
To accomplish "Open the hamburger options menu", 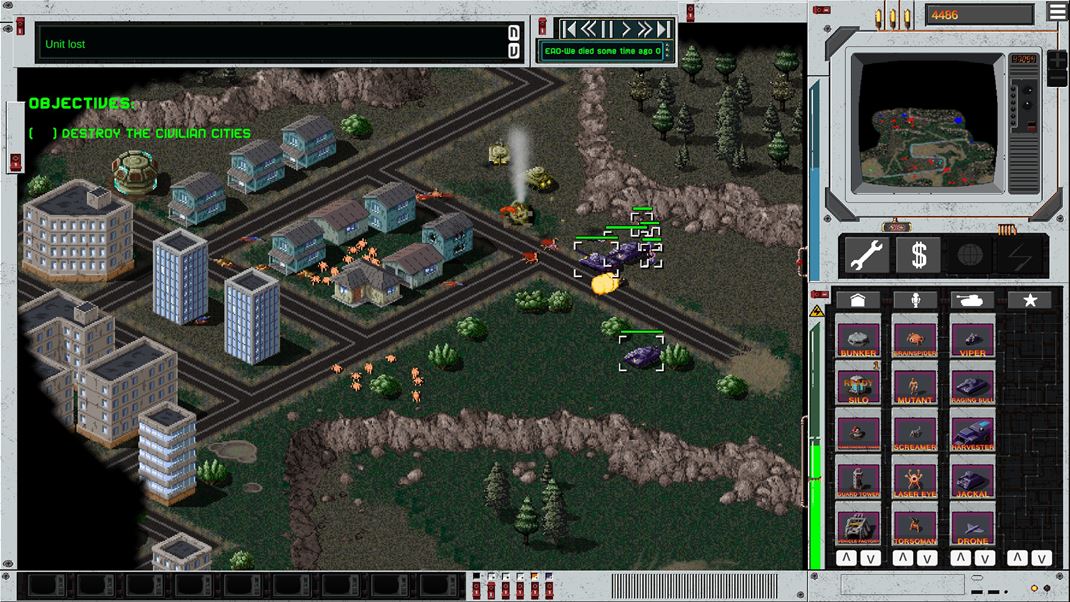I will pyautogui.click(x=1057, y=11).
